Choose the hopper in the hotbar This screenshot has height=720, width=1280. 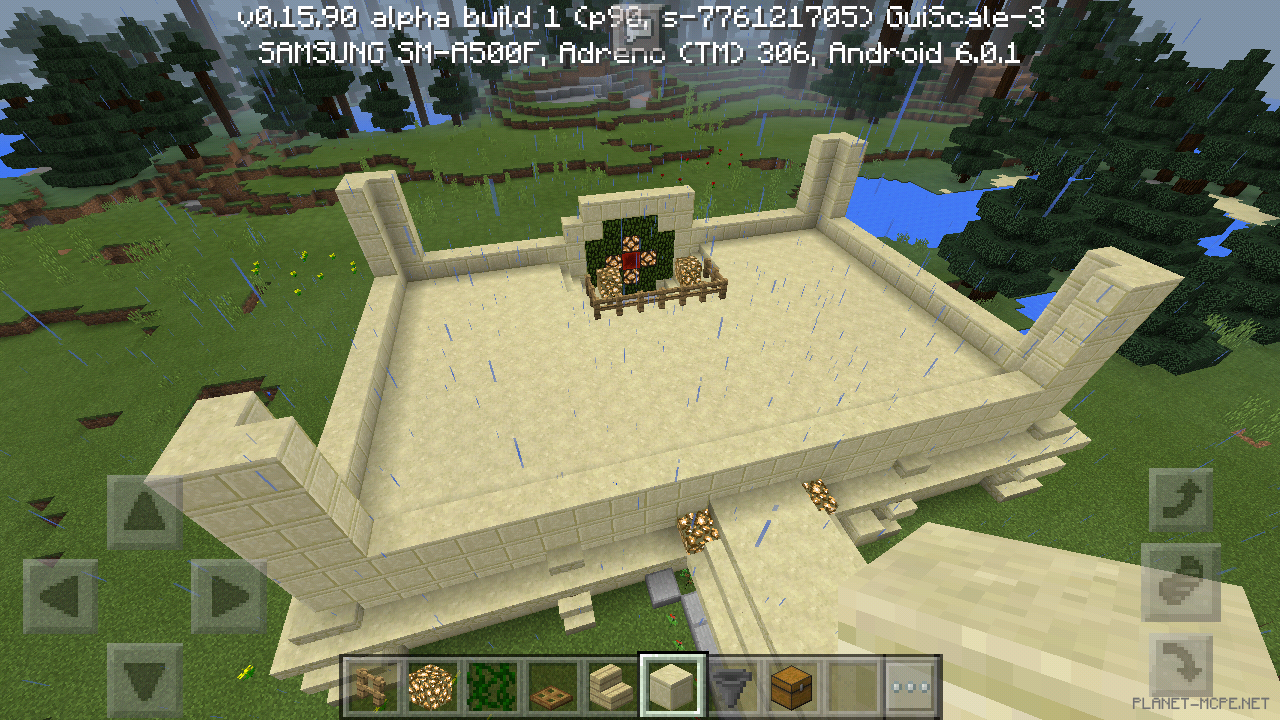point(731,686)
